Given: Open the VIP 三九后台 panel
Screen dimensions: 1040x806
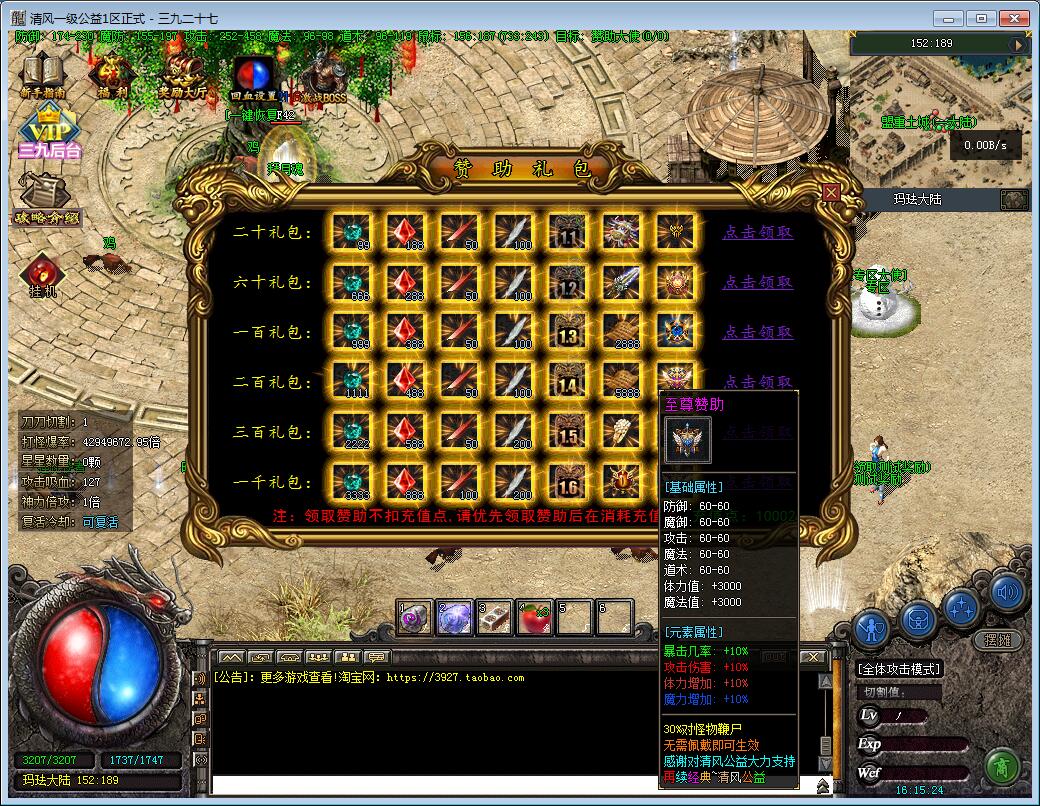Looking at the screenshot, I should coord(48,135).
